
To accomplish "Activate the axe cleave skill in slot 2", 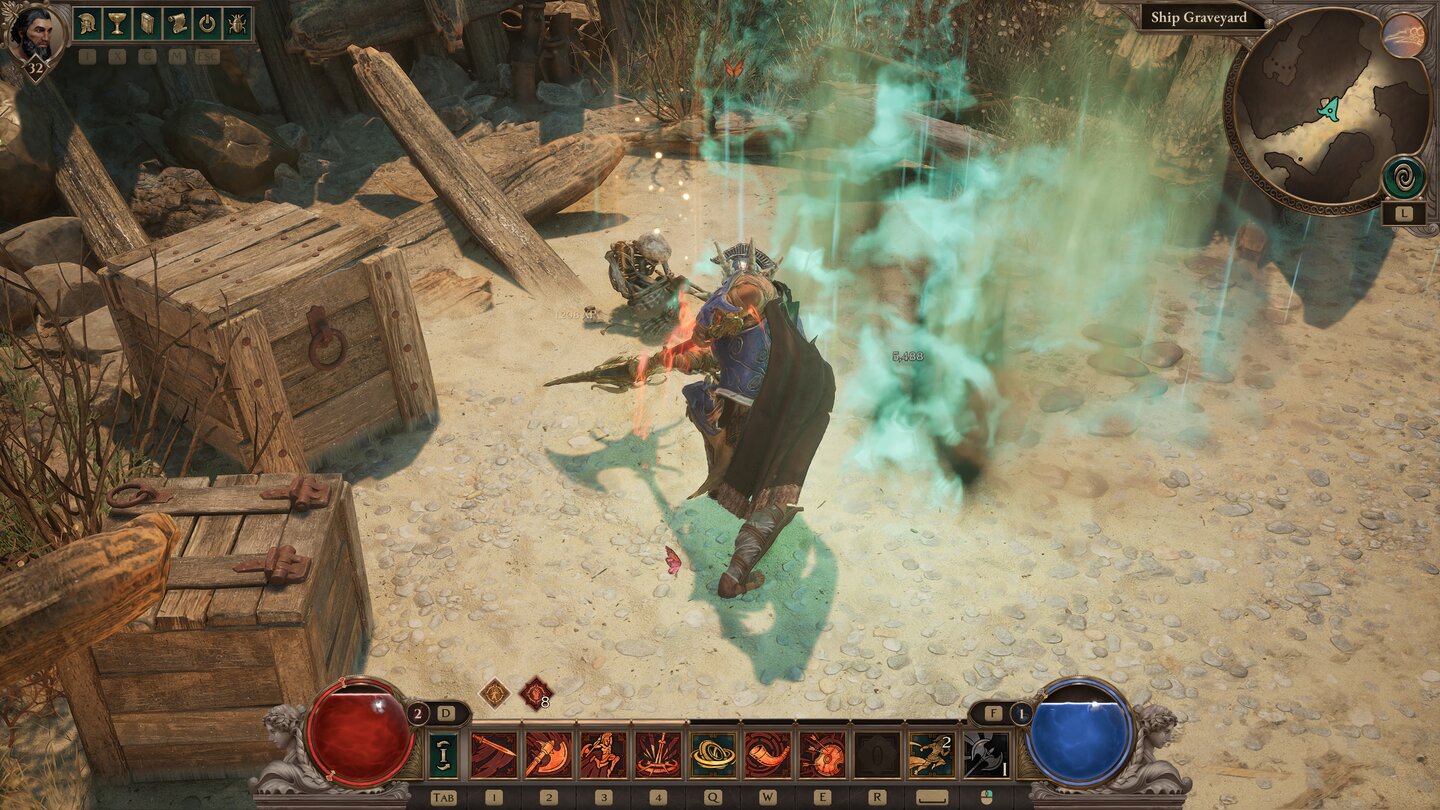I will coord(548,753).
